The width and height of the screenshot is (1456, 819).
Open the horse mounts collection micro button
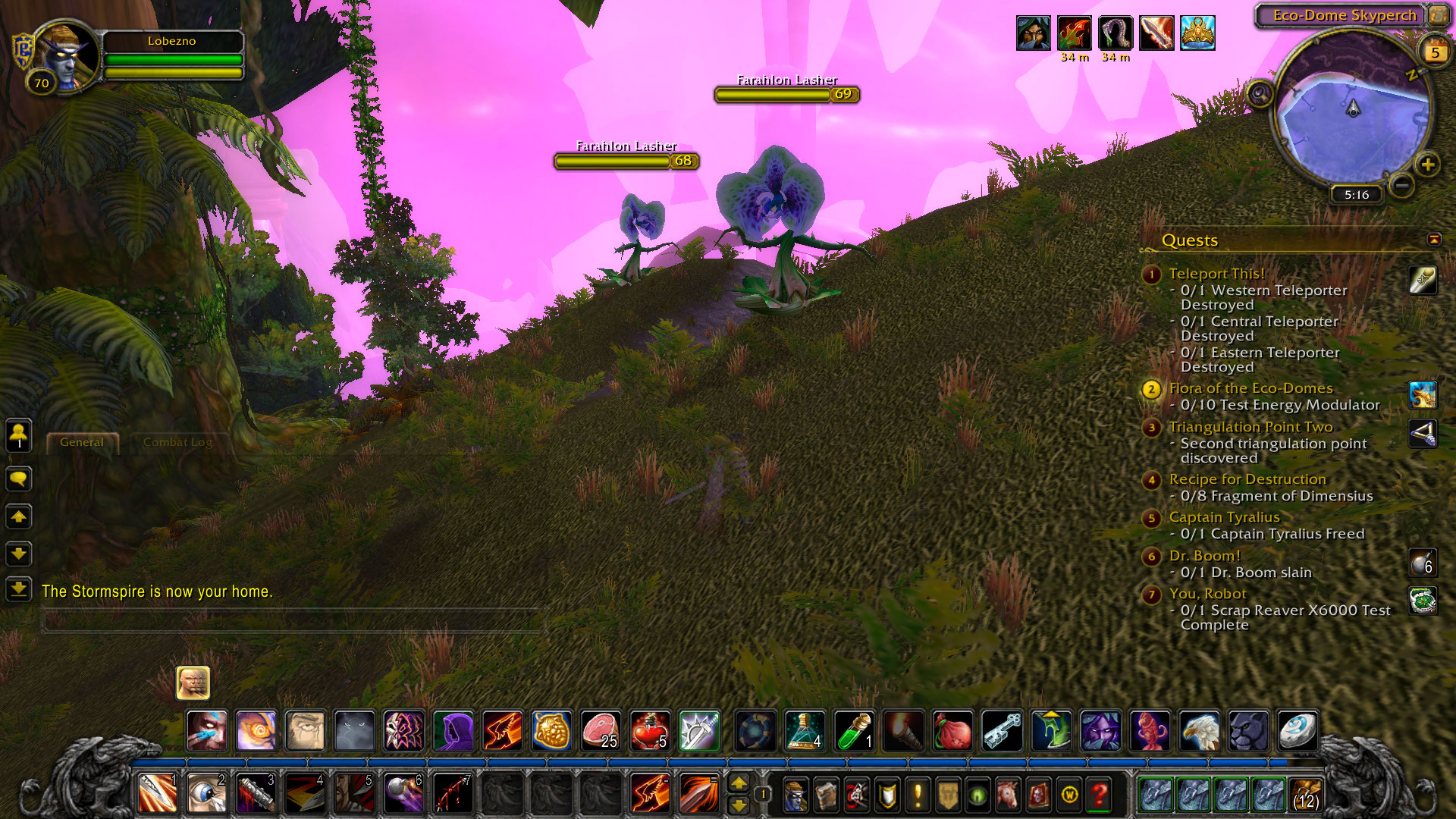[1008, 794]
